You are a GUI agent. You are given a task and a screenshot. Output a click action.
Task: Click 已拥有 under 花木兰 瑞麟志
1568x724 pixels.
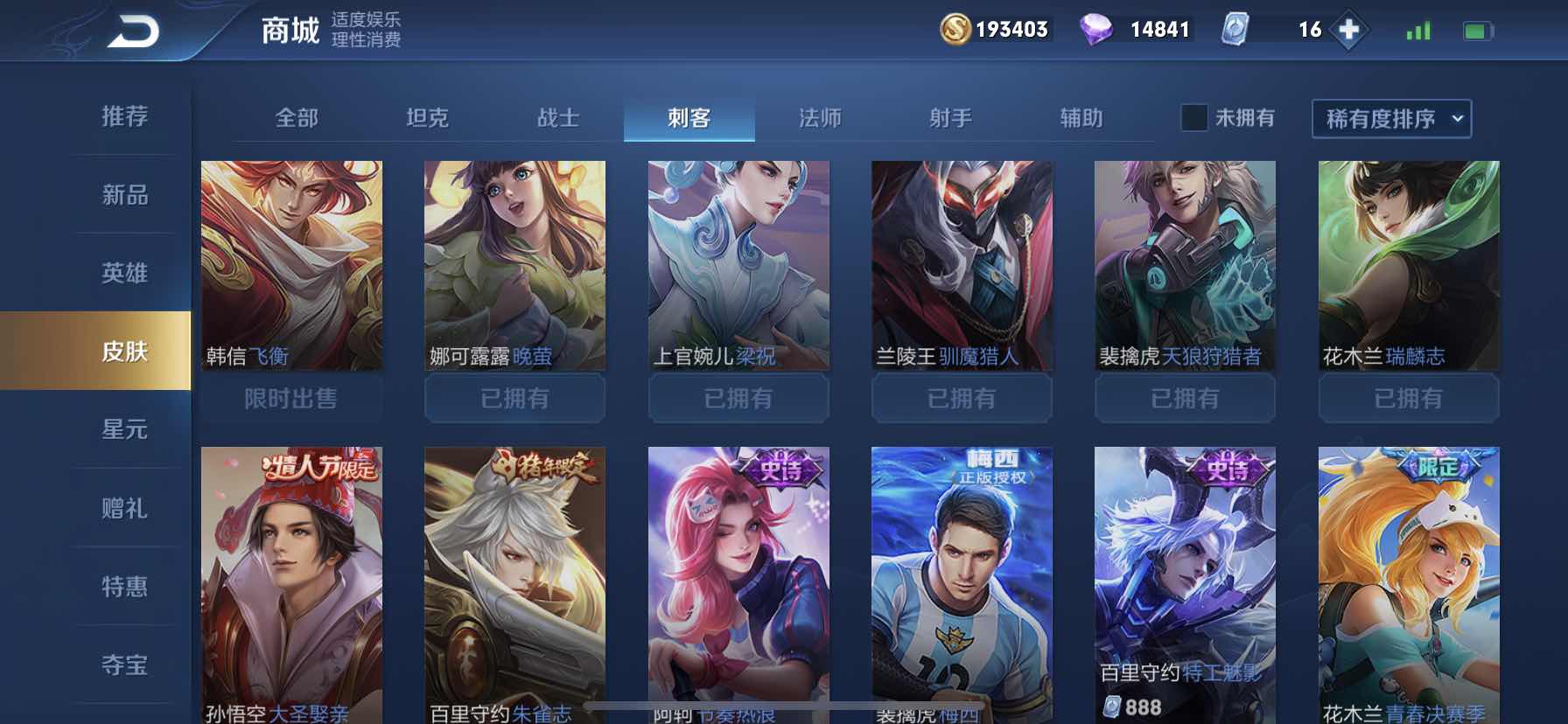pyautogui.click(x=1409, y=399)
